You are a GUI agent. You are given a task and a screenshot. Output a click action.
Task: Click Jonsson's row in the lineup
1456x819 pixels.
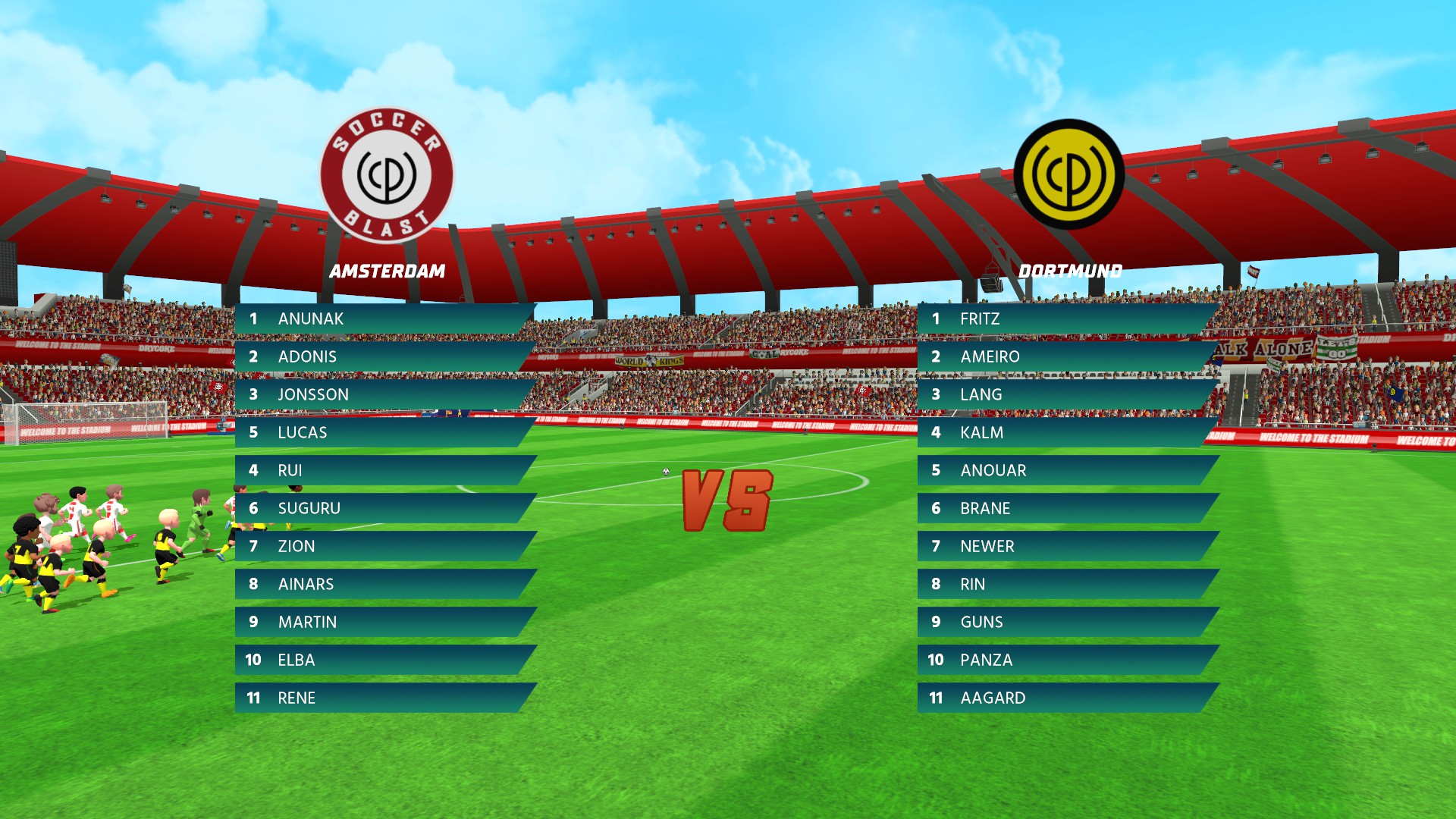point(383,394)
